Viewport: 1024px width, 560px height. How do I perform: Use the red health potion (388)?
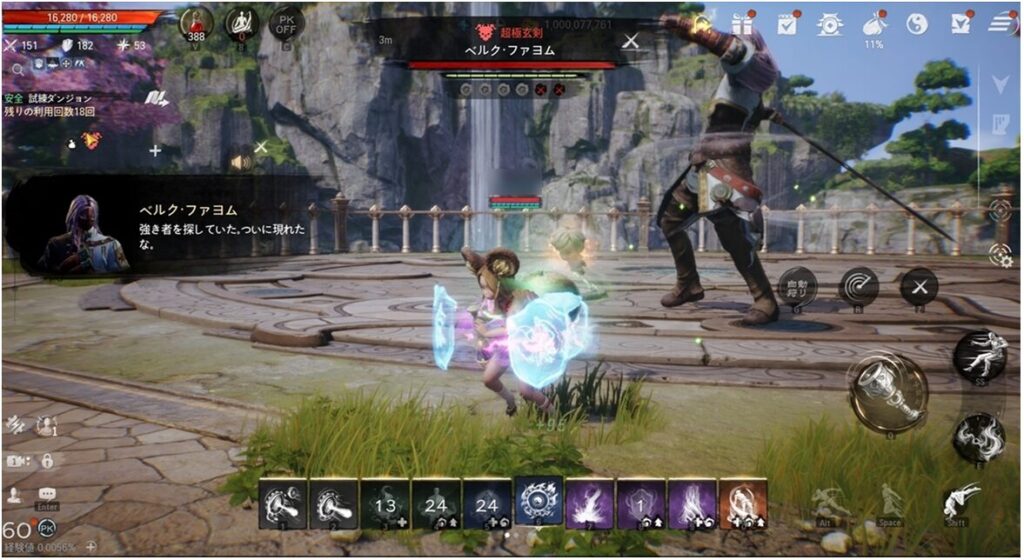[x=196, y=22]
